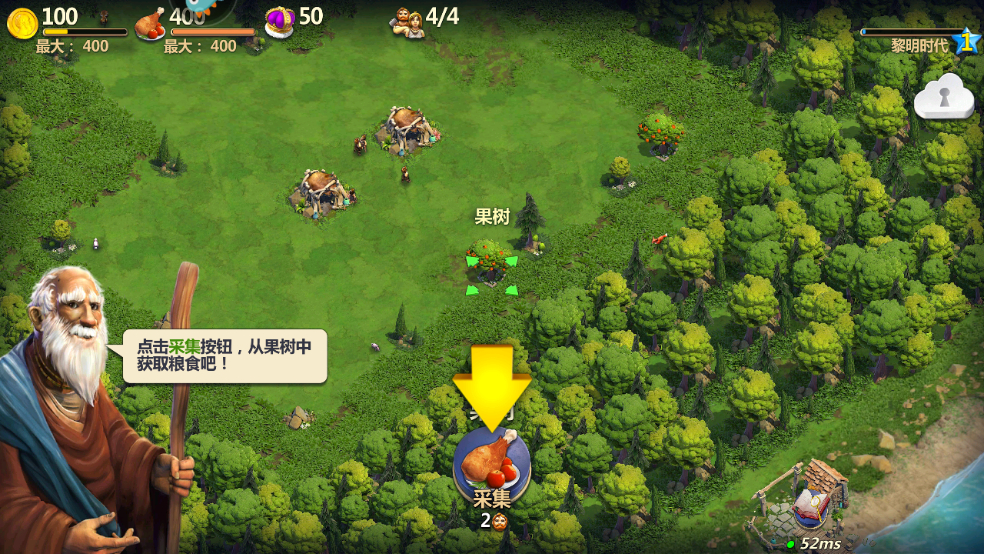Viewport: 984px width, 554px height.
Task: Click the locked cloud icon
Action: click(x=943, y=98)
